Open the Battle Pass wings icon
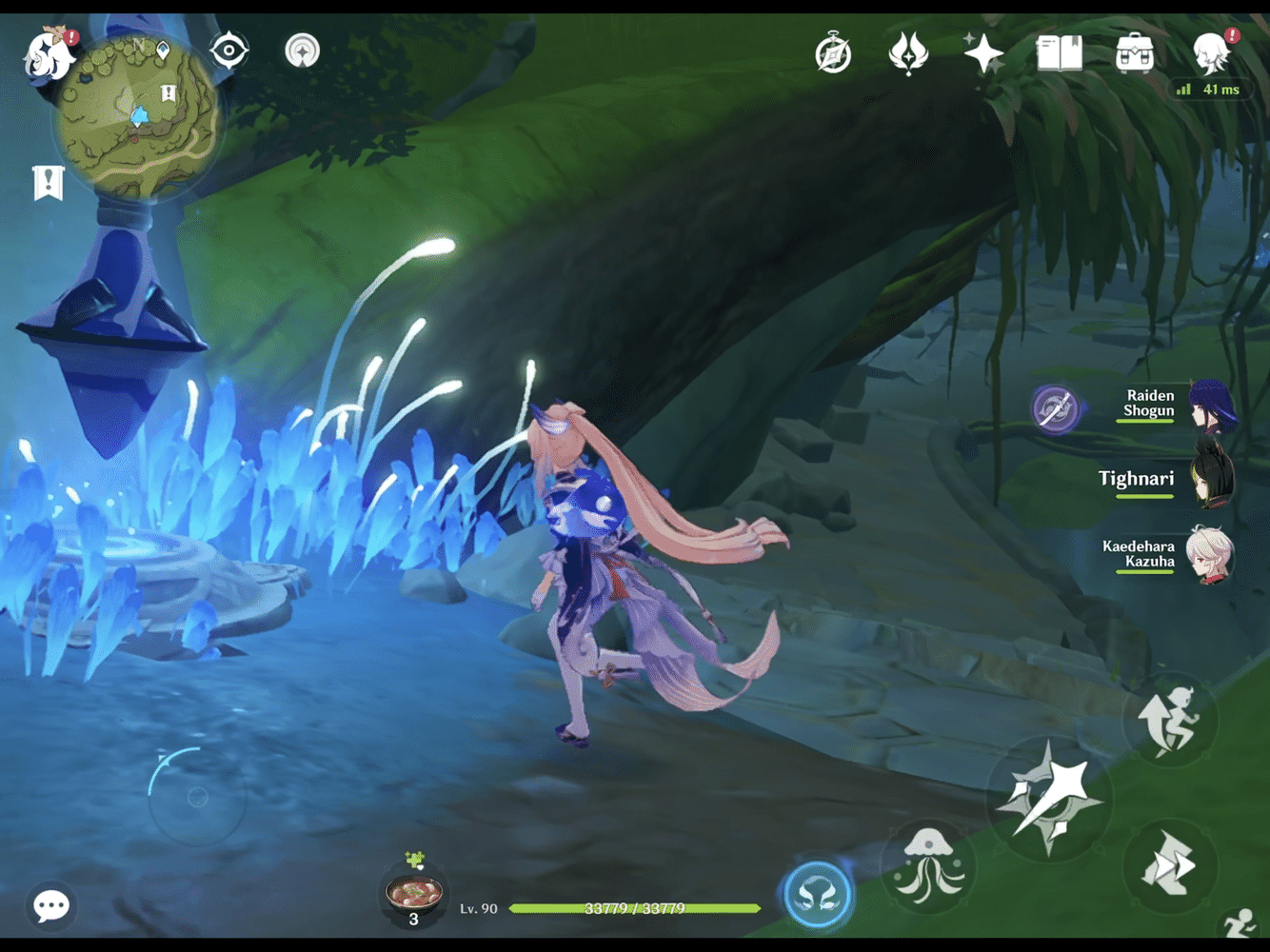The height and width of the screenshot is (952, 1270). point(907,55)
